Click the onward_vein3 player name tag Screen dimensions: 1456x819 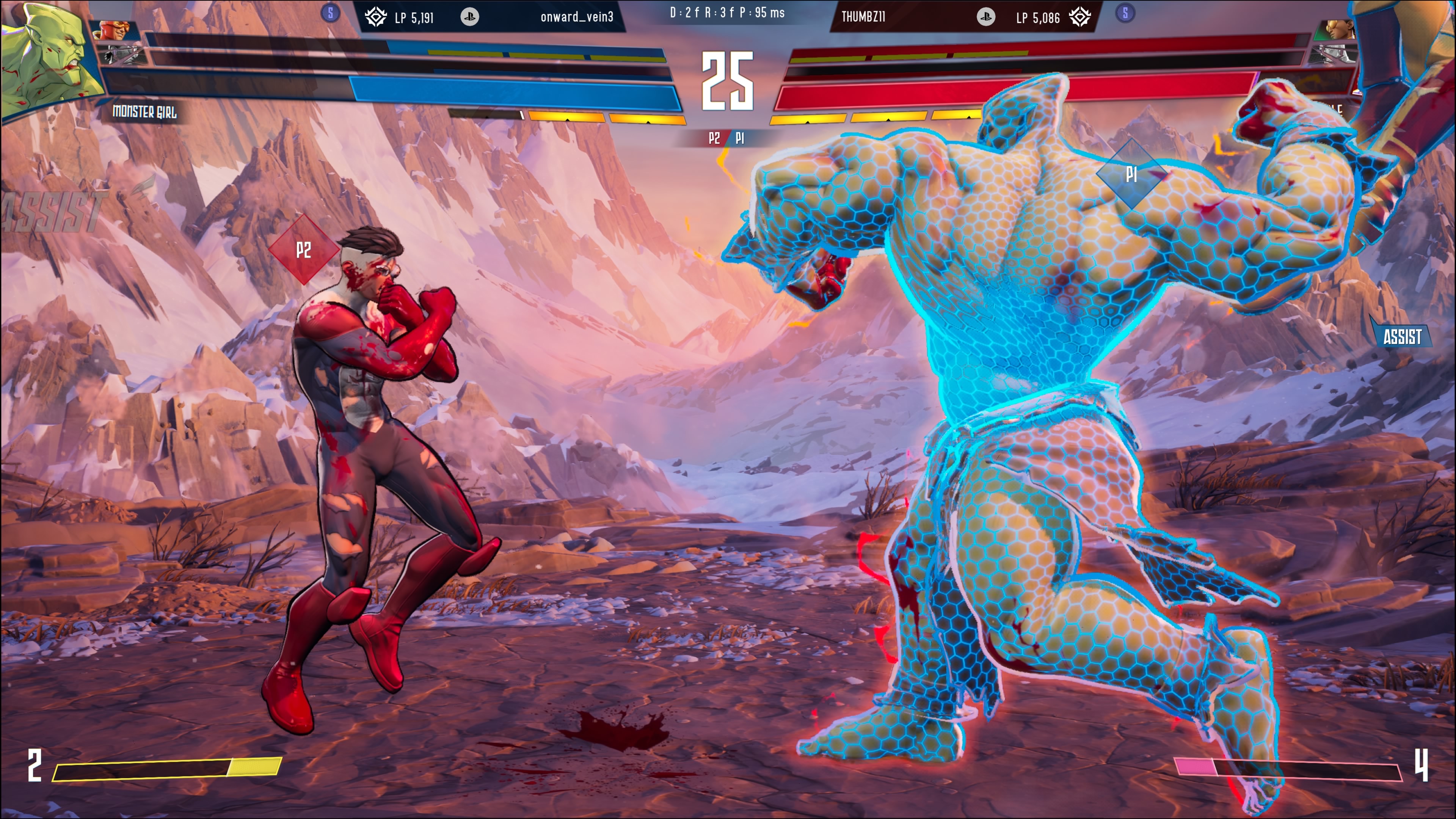click(576, 17)
